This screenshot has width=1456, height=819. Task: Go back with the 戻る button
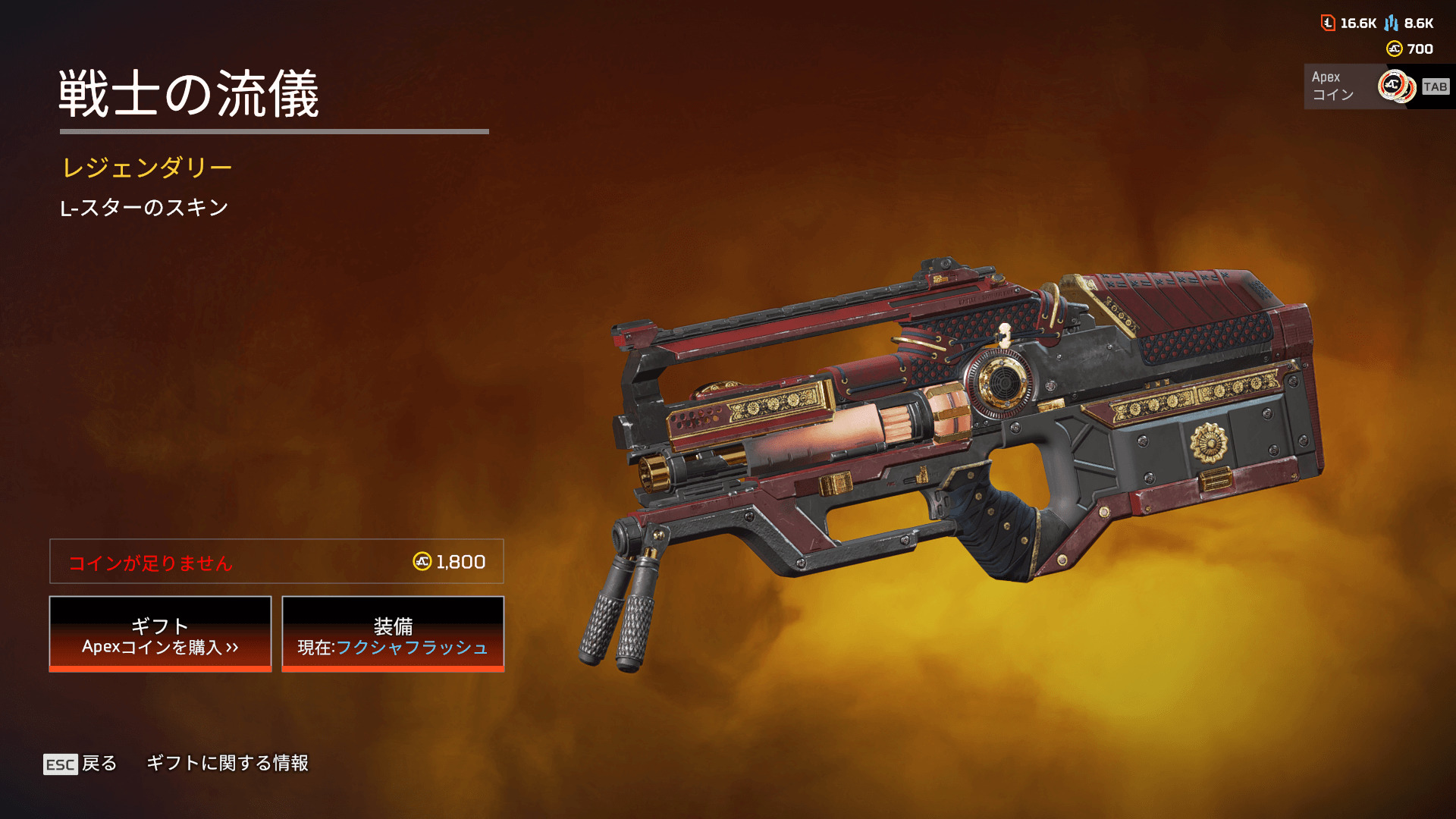81,764
